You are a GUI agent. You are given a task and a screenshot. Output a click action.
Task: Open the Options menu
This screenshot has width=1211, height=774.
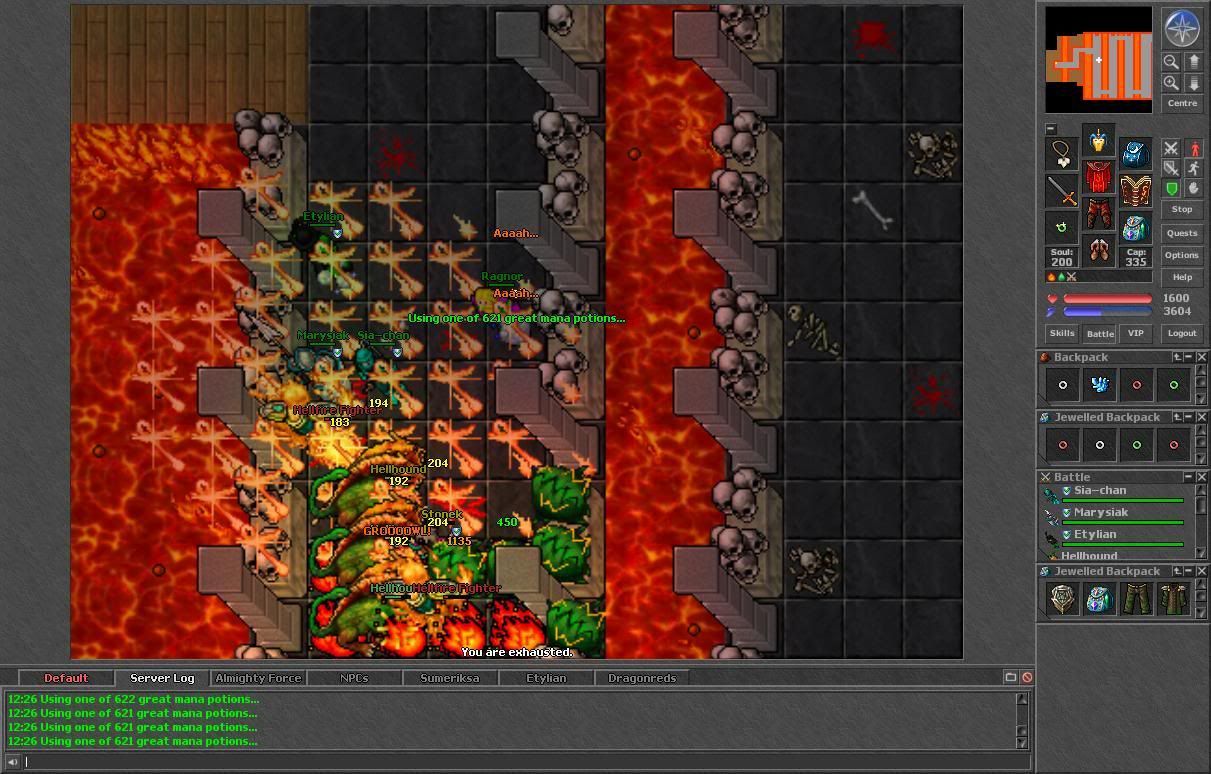pyautogui.click(x=1181, y=255)
